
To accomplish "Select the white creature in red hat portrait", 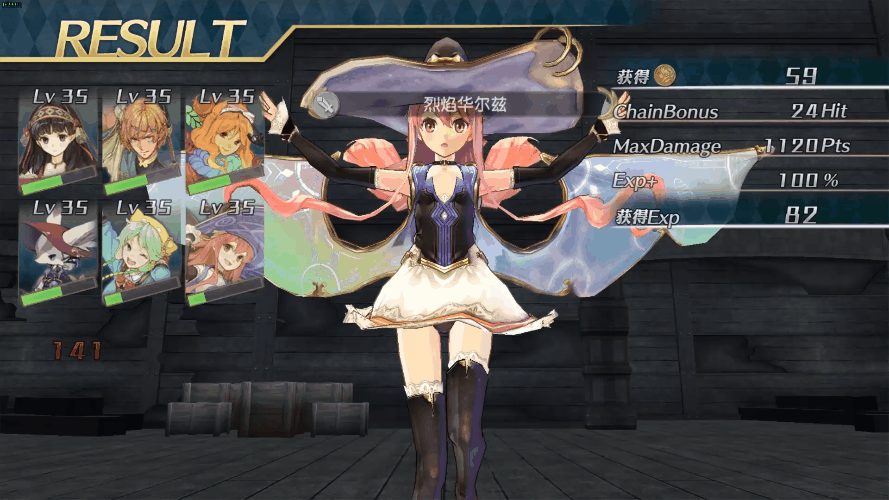I will click(60, 252).
